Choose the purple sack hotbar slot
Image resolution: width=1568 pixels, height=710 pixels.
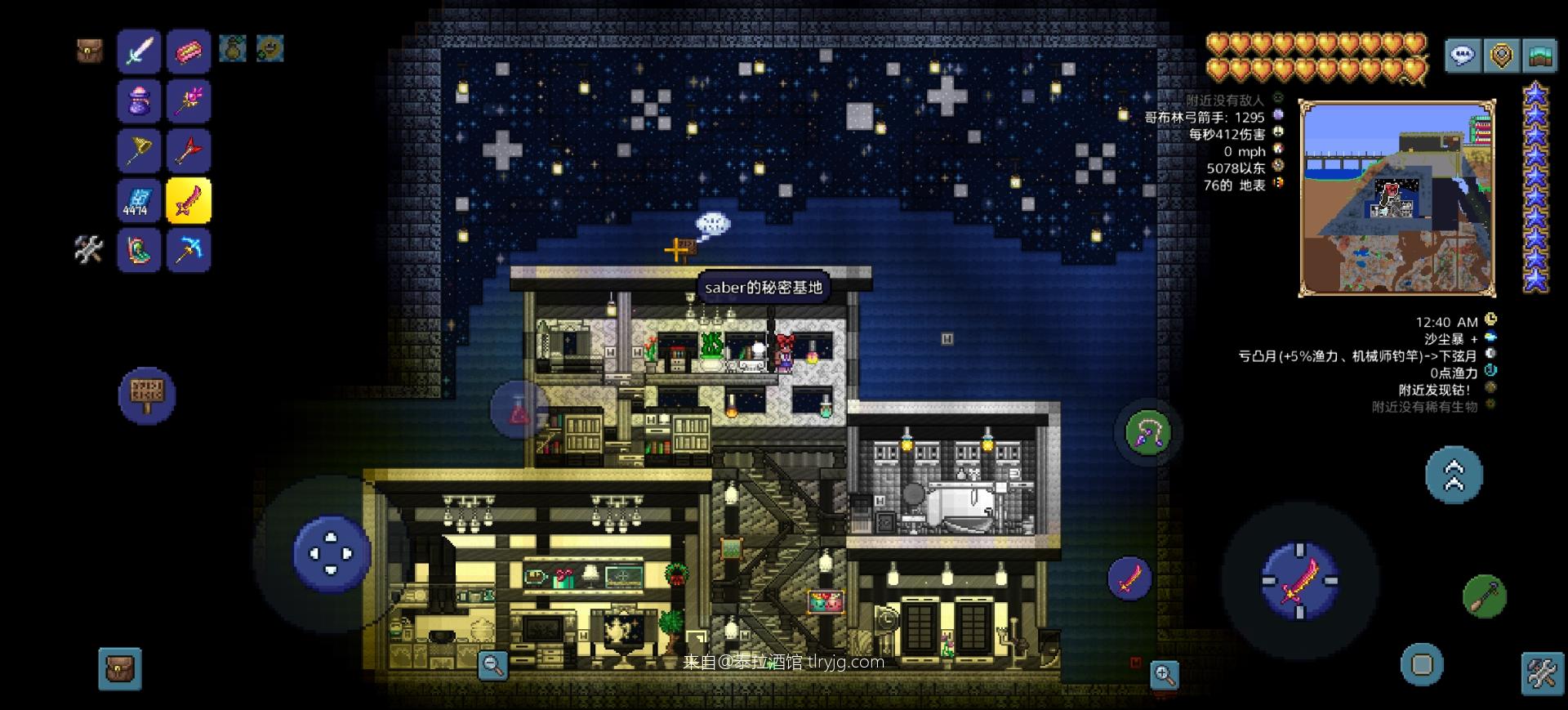point(139,101)
